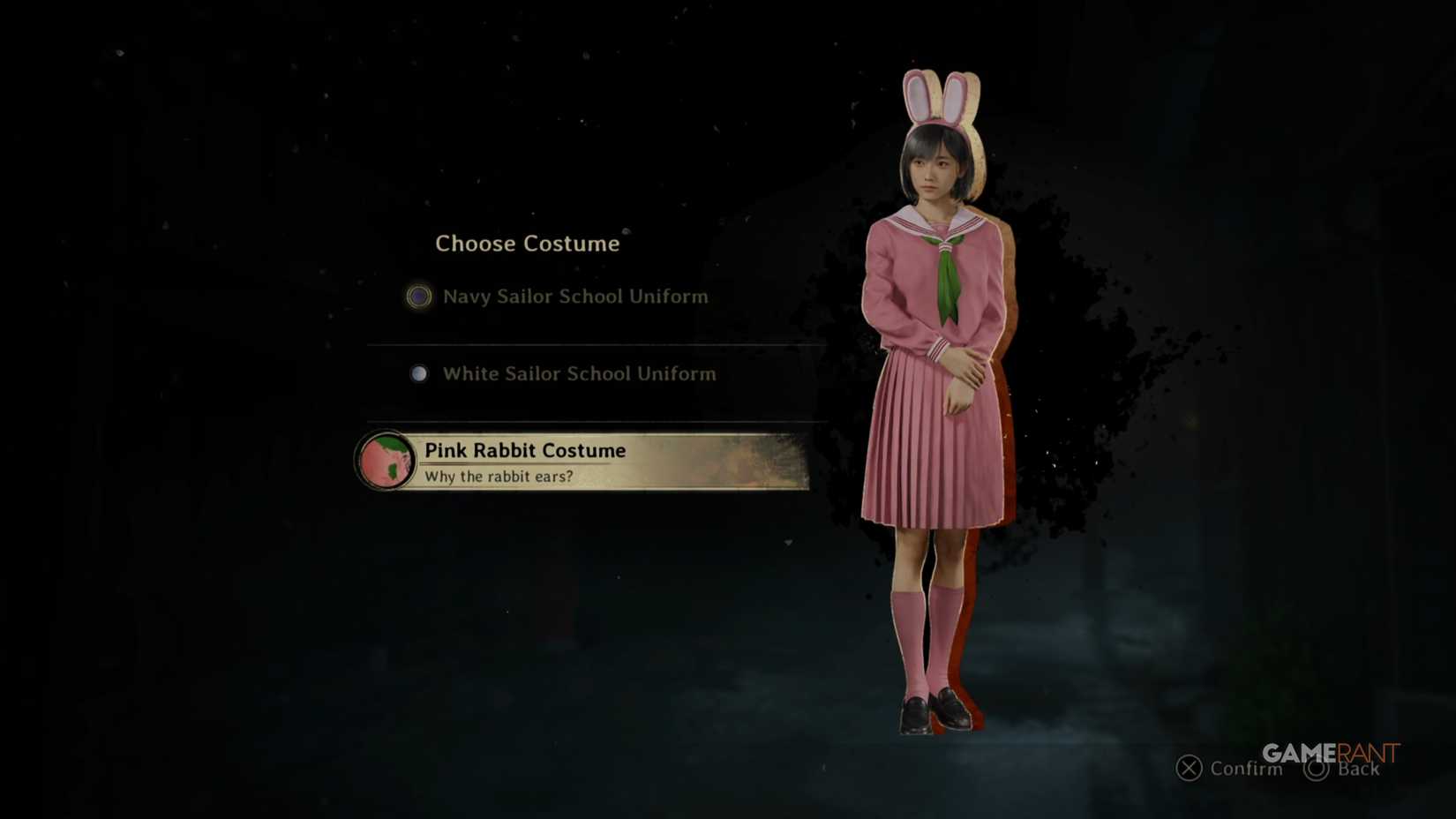Click the Why the rabbit ears description
This screenshot has width=1456, height=819.
499,476
